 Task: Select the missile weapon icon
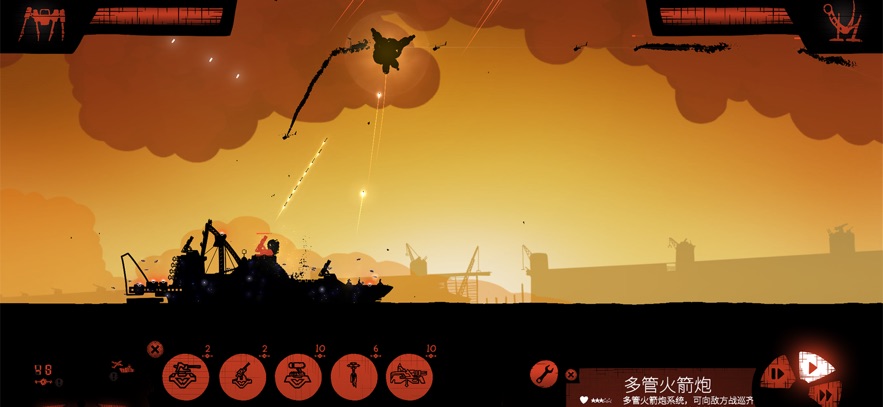click(x=354, y=374)
